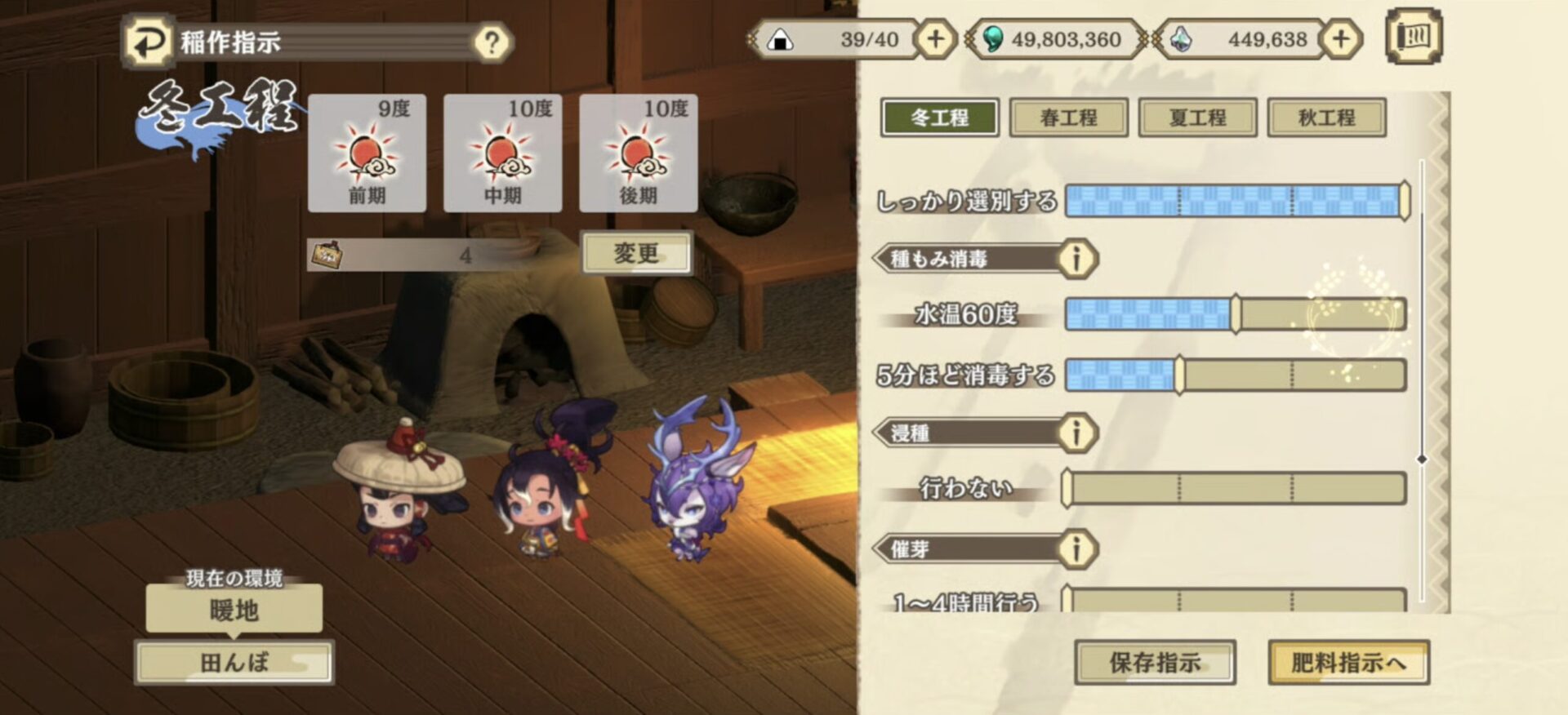Save instructions with 保存指示
Screen dimensions: 1568x715
coord(1154,662)
